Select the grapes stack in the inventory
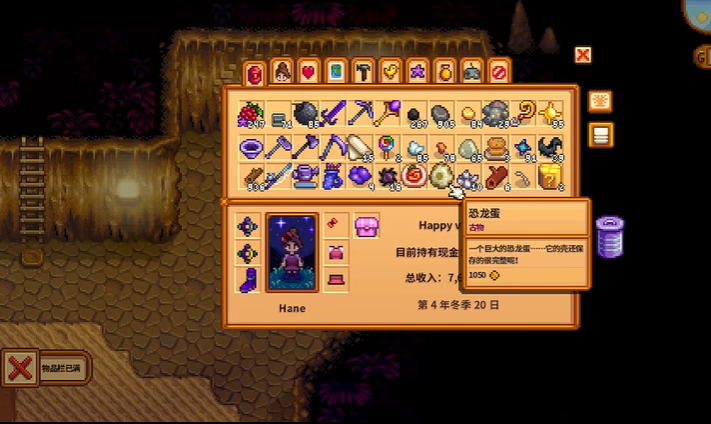 coord(252,114)
